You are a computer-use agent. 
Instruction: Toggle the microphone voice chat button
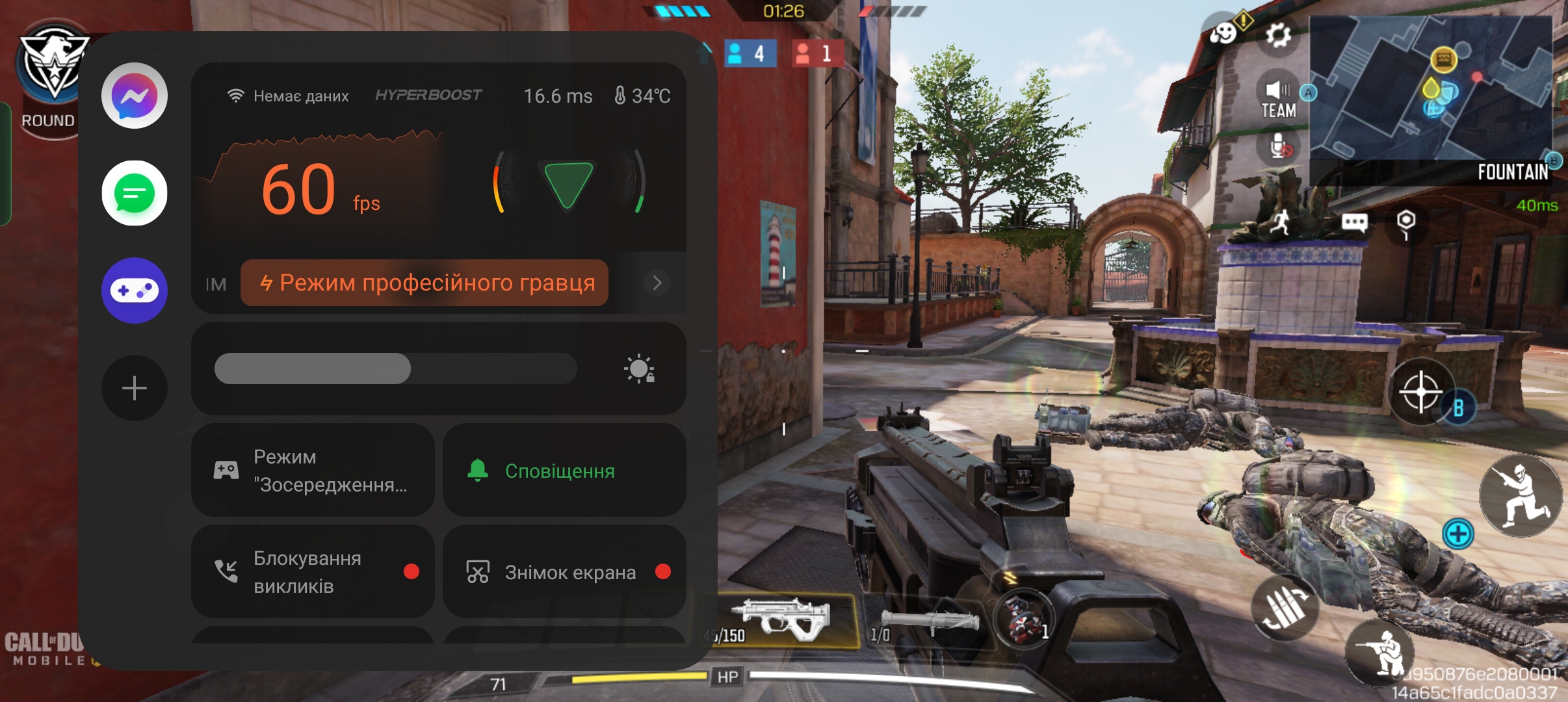click(x=1279, y=146)
